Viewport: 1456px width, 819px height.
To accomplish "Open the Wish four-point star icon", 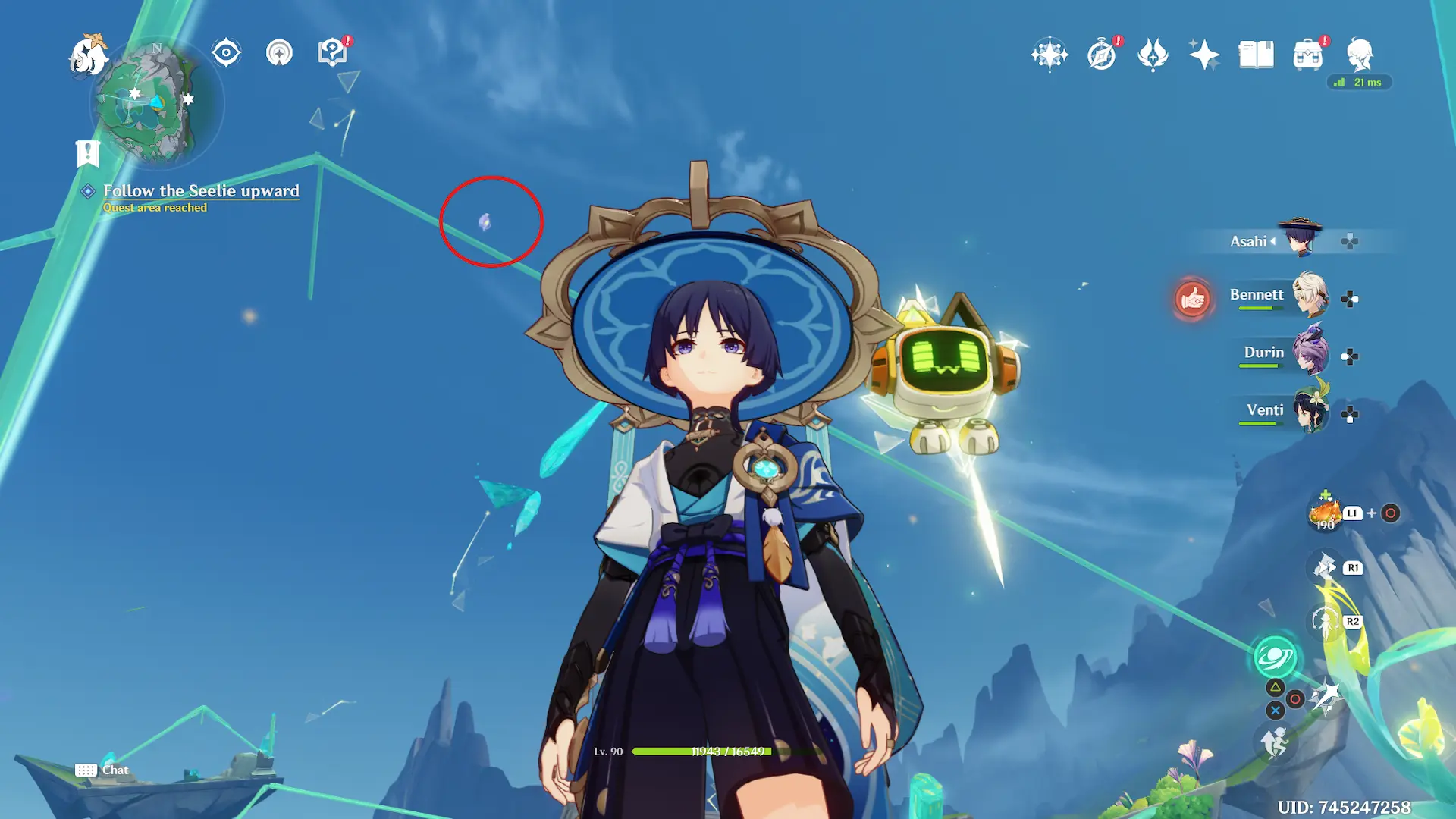I will (1050, 55).
